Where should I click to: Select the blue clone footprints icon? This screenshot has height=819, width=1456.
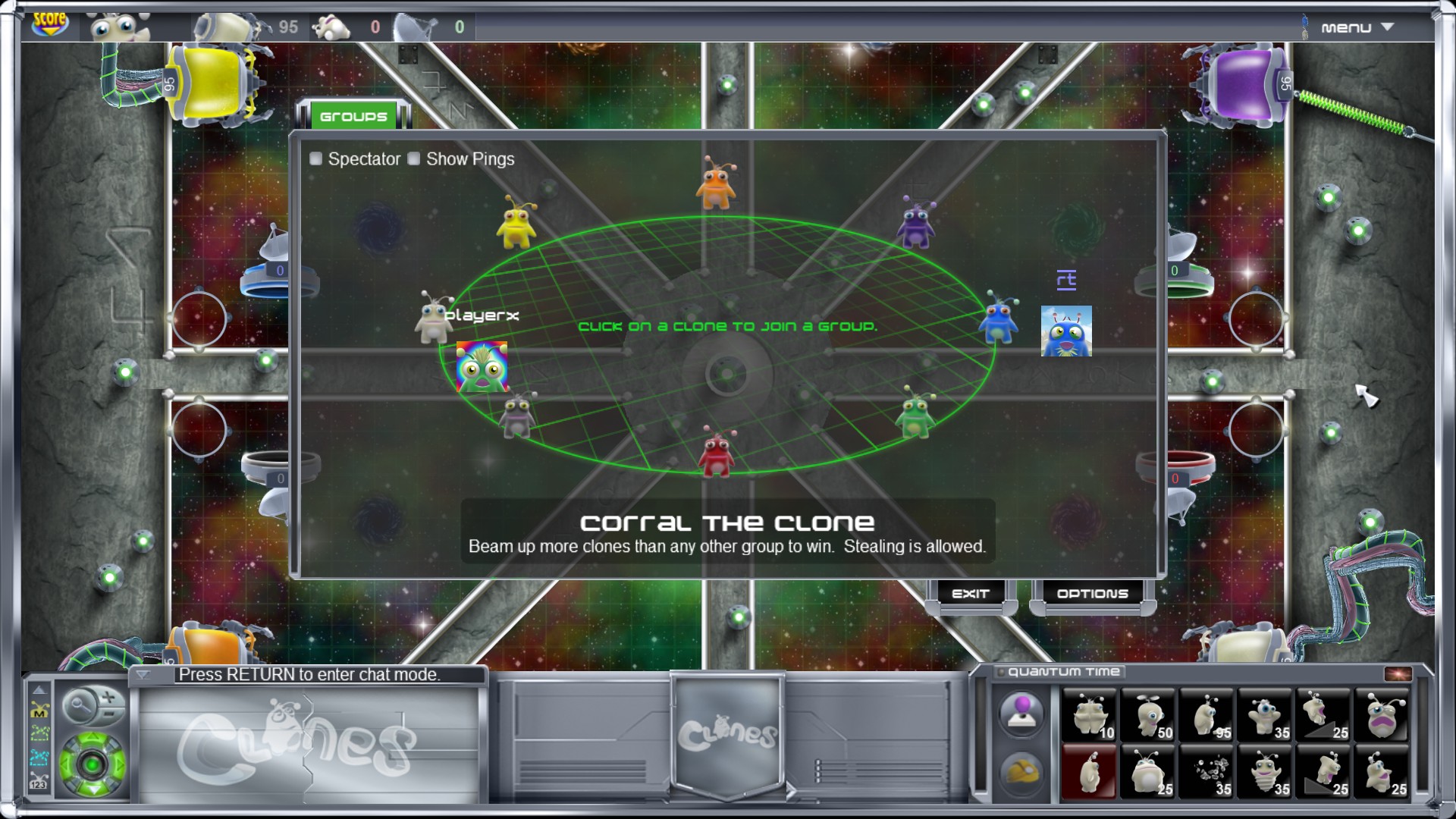(39, 756)
